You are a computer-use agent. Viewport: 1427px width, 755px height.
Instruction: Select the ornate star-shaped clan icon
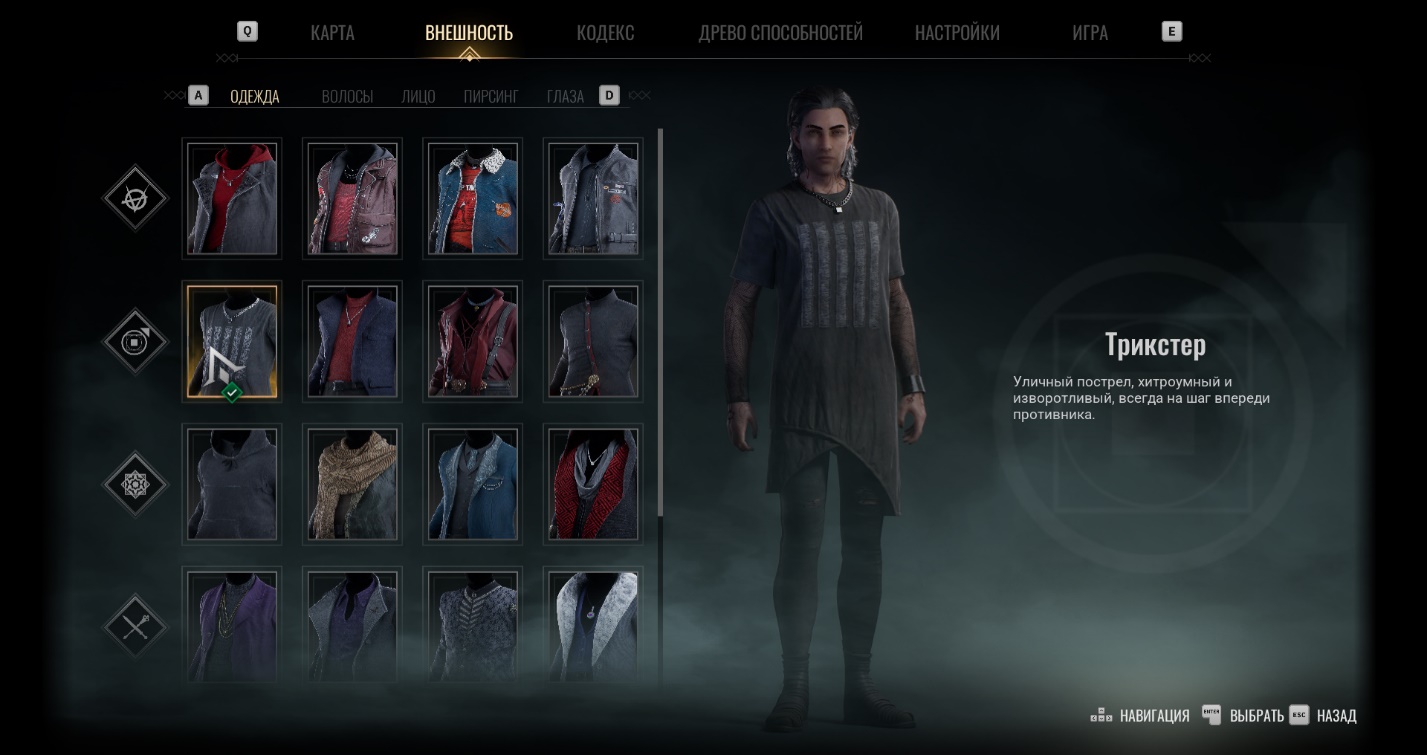pyautogui.click(x=136, y=485)
